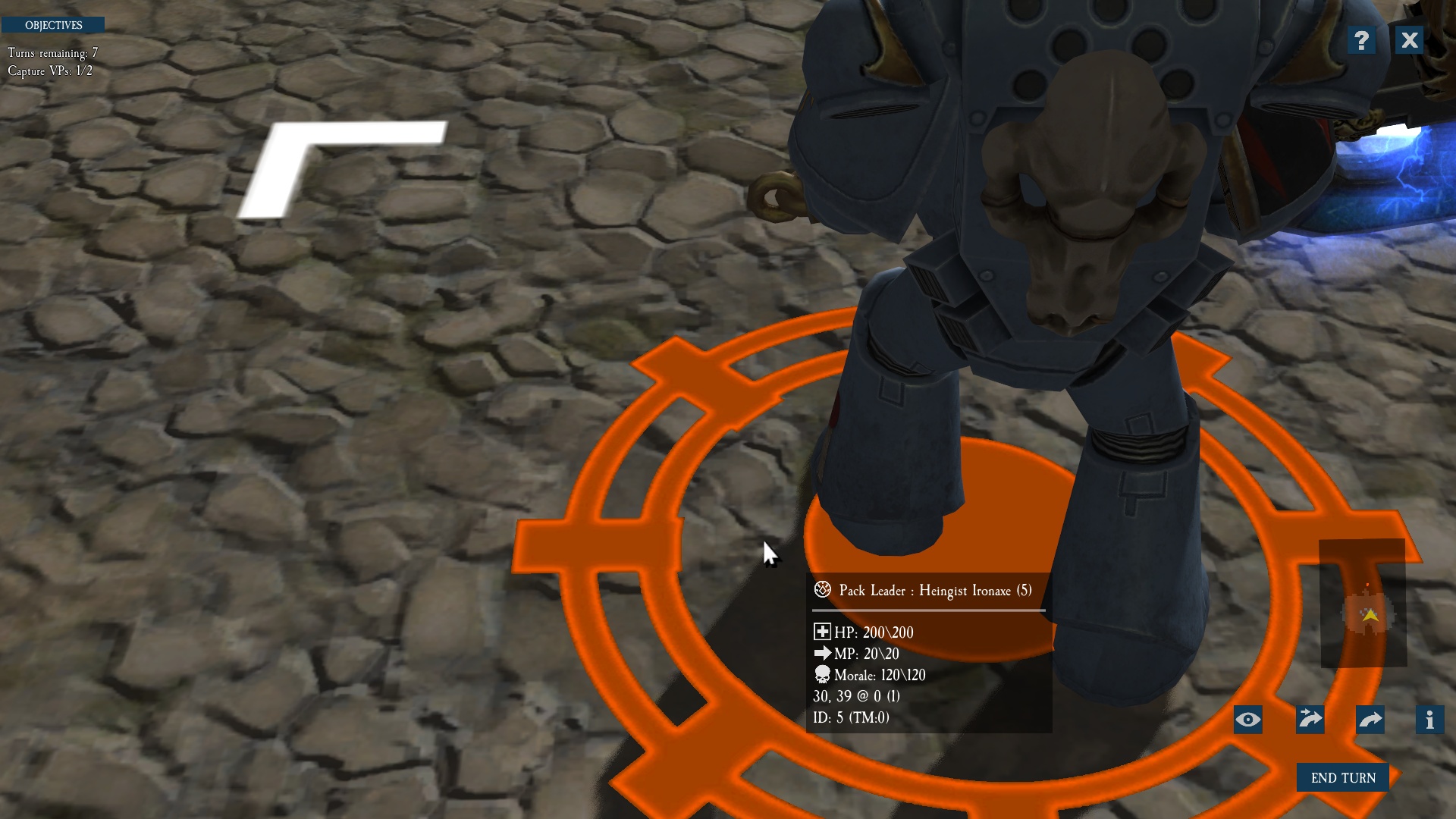
Task: Click the OBJECTIVES panel header
Action: click(53, 24)
